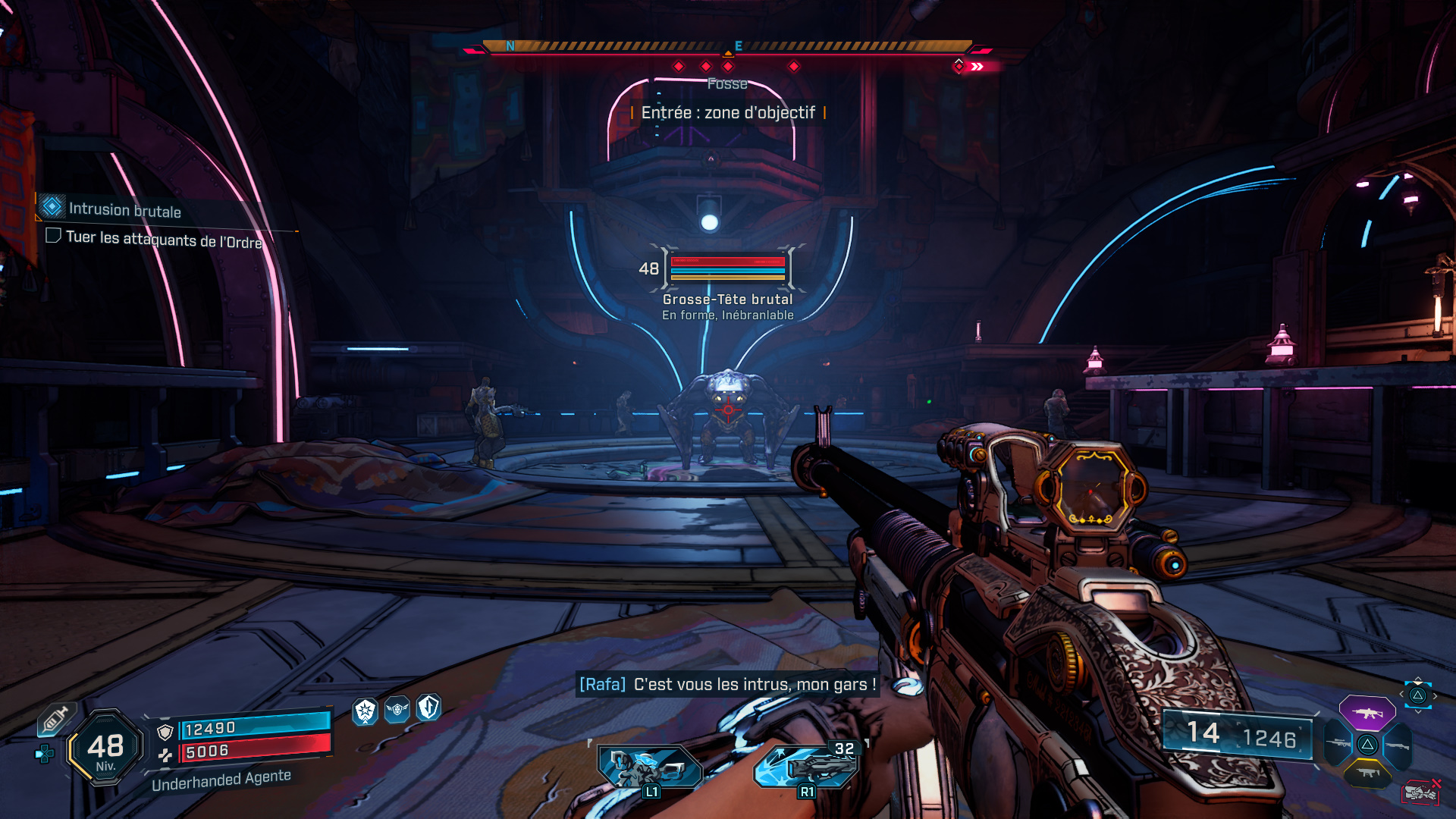This screenshot has height=819, width=1456.
Task: Click the lightning shield buff icon
Action: coord(428,708)
